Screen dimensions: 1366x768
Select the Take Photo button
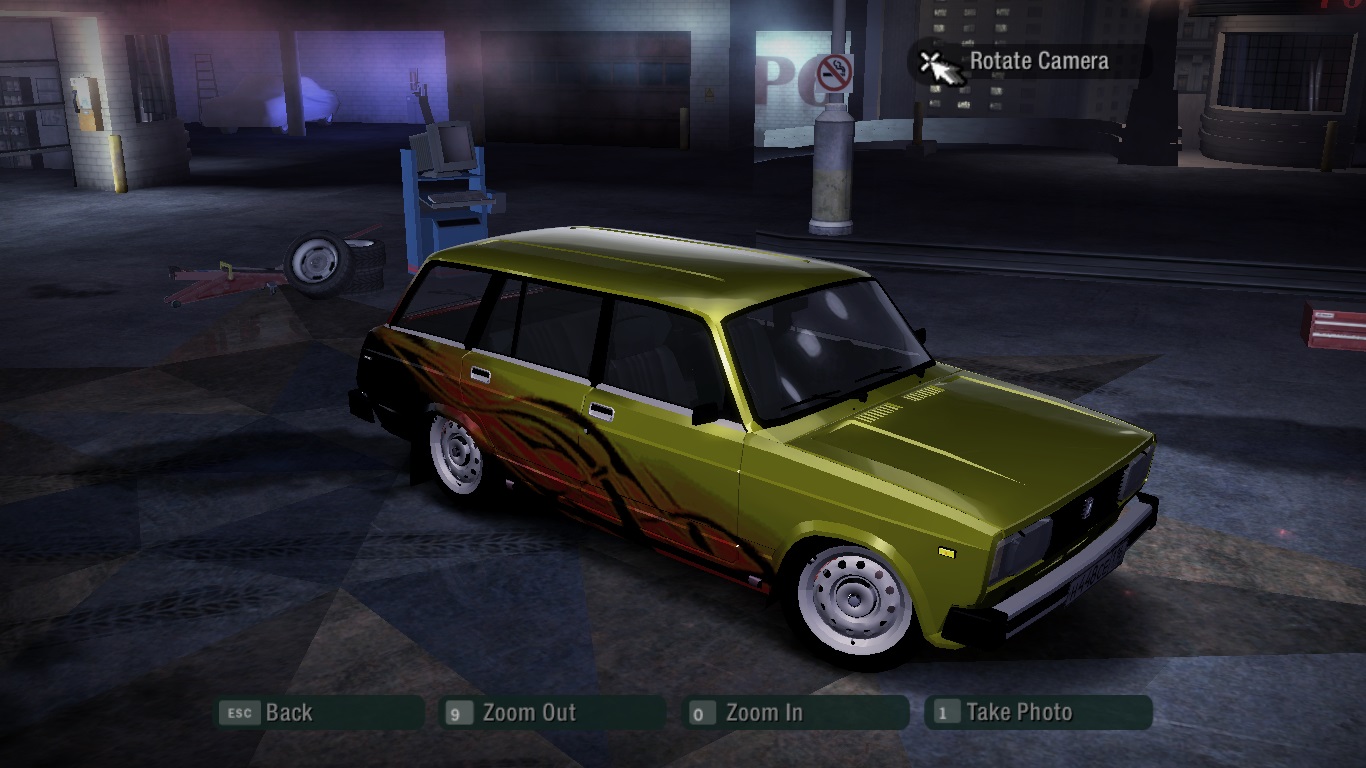tap(1038, 713)
